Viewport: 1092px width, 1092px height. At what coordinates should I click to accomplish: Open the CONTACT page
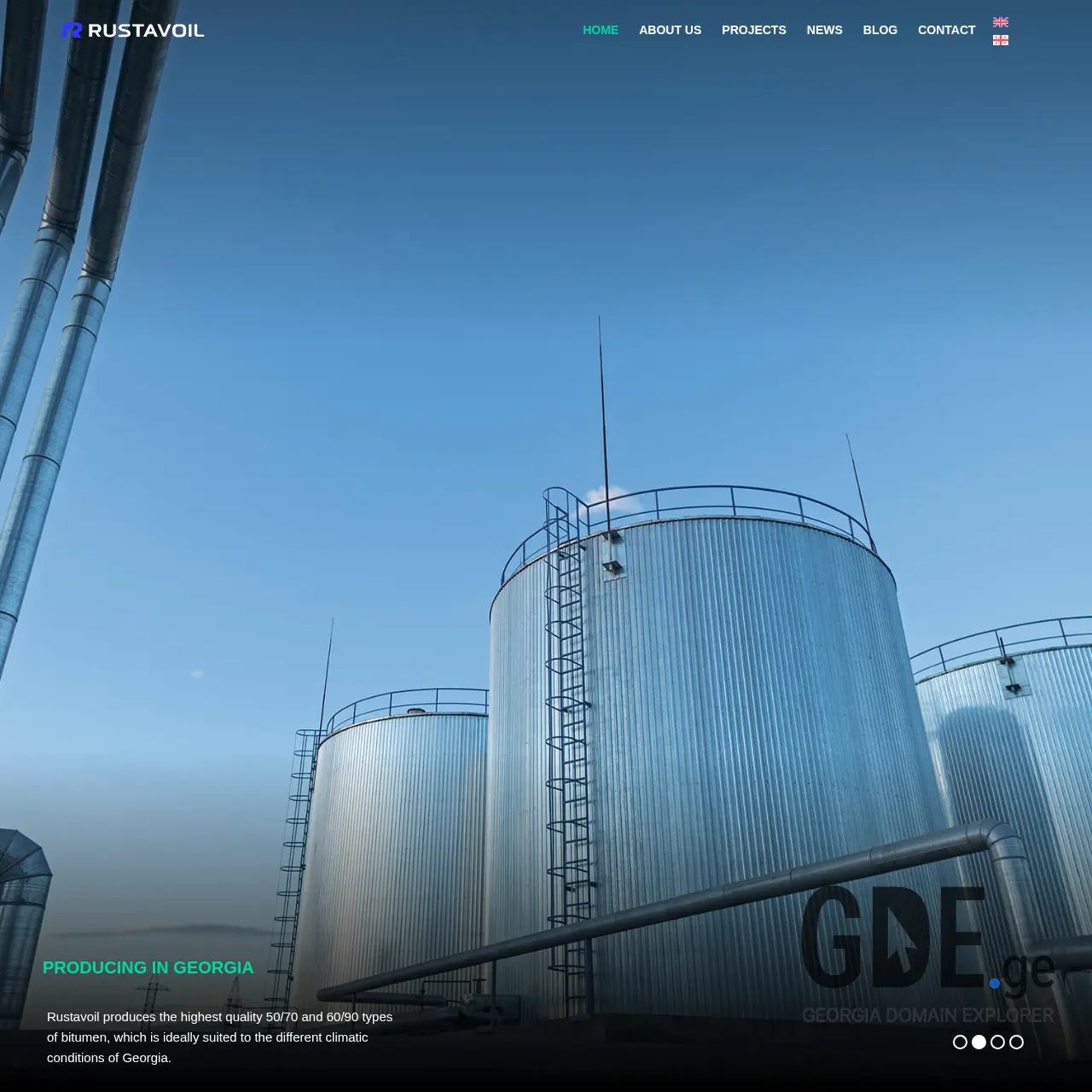947,30
